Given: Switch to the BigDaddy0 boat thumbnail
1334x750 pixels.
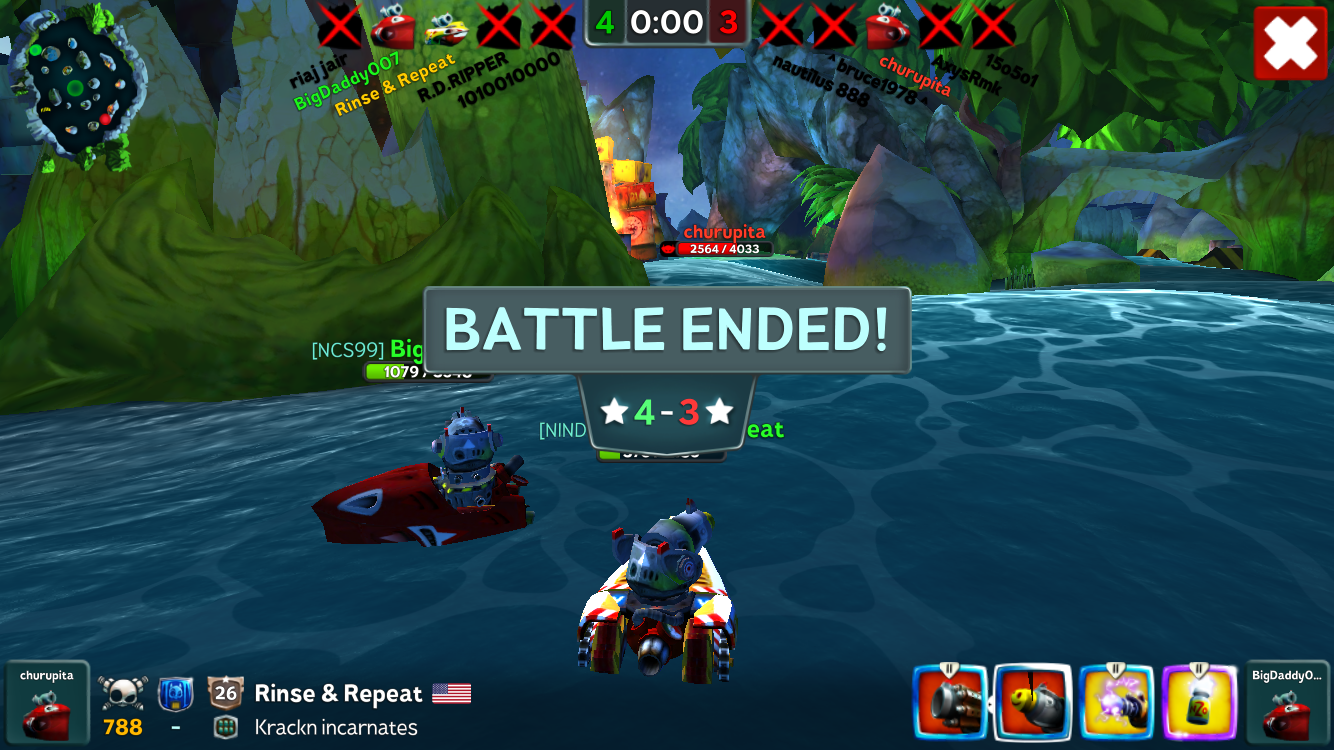Looking at the screenshot, I should [x=1287, y=704].
